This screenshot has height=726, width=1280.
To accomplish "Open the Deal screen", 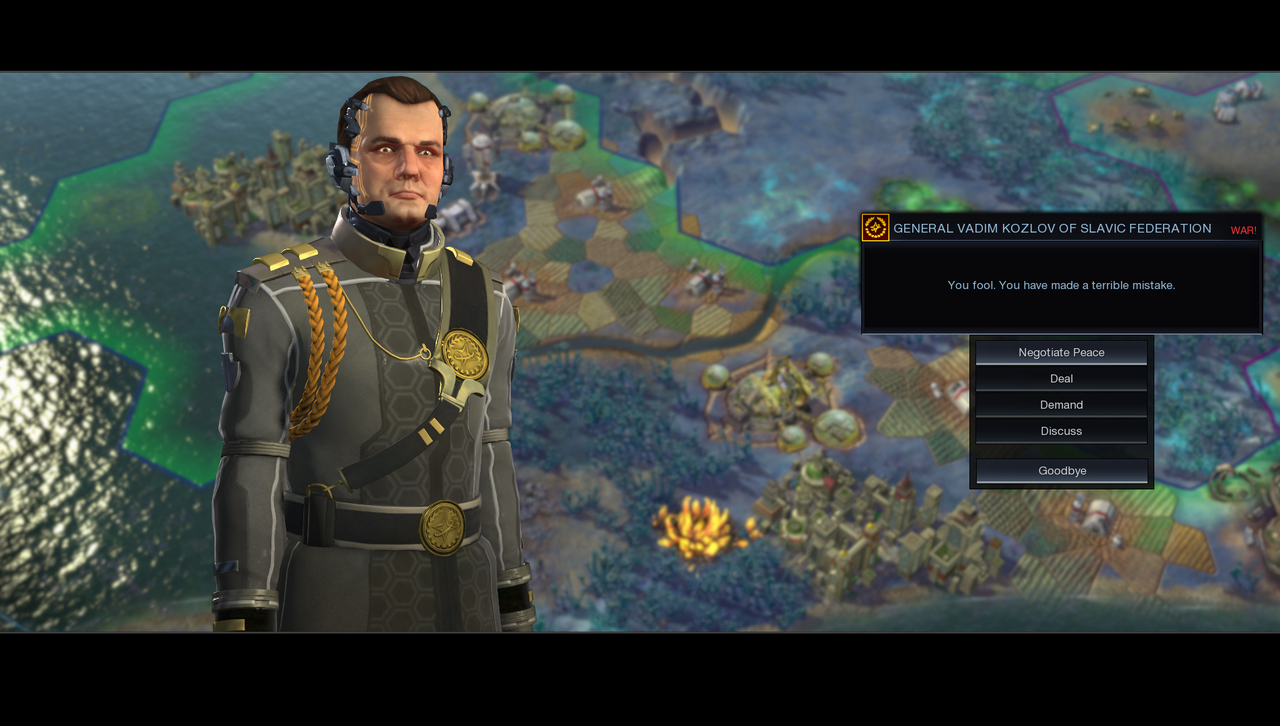I will coord(1061,378).
